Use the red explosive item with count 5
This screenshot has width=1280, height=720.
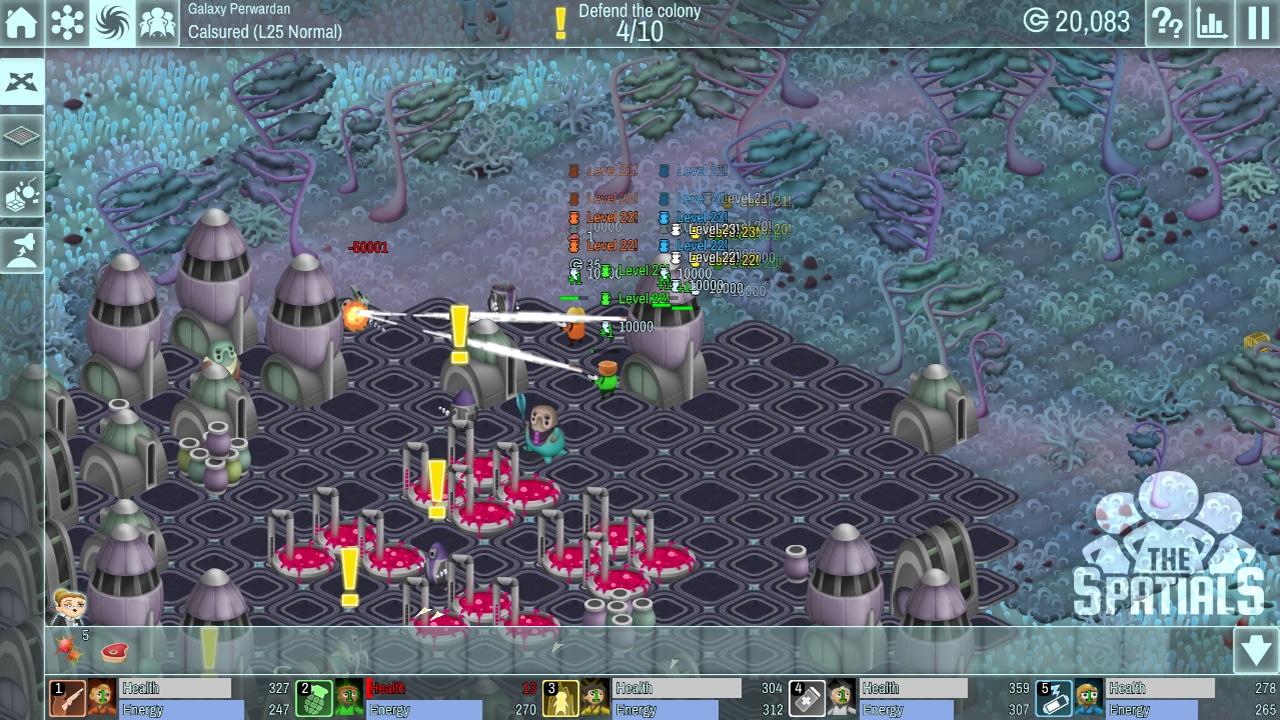(69, 650)
